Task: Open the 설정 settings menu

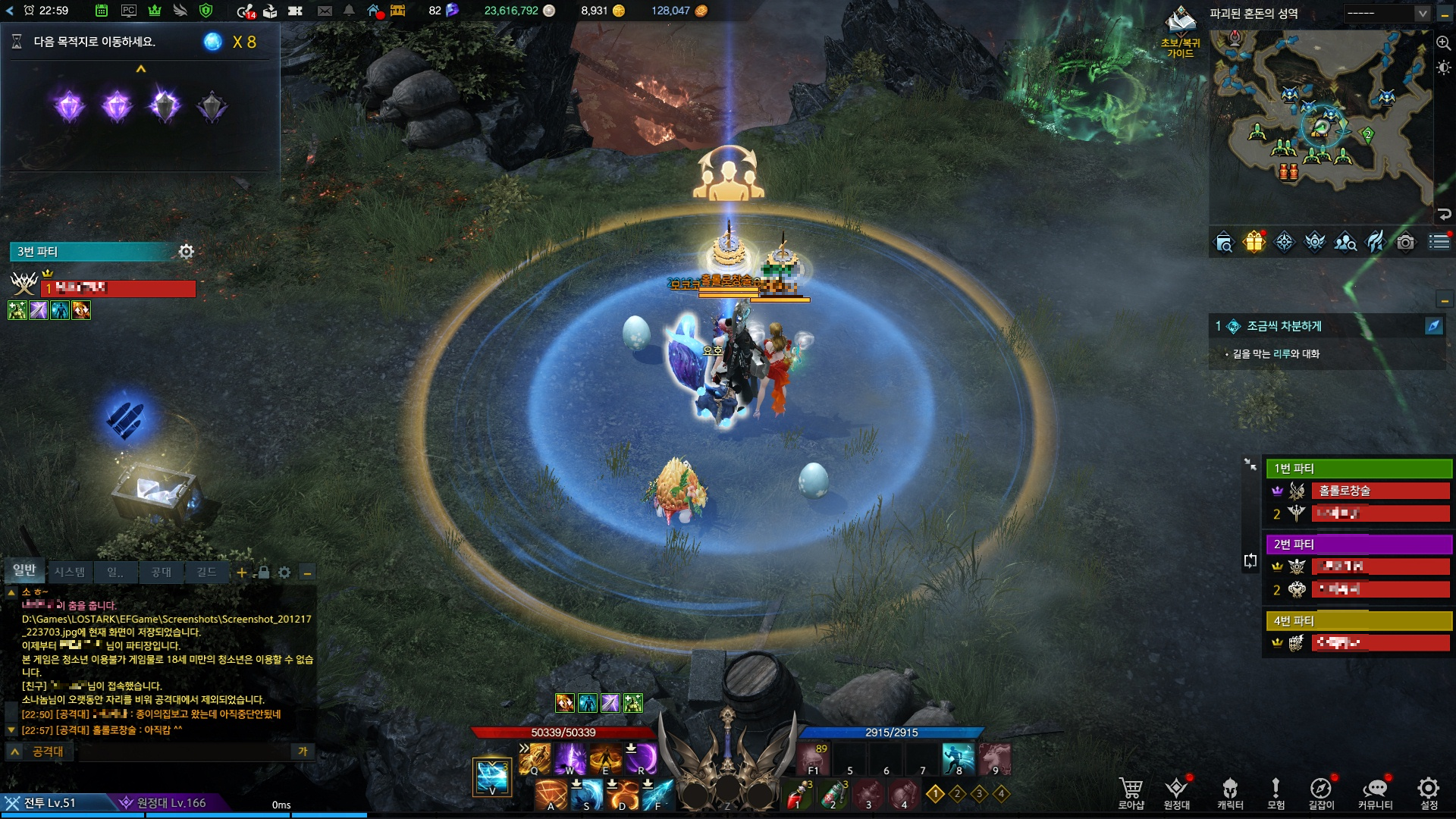Action: (x=1429, y=792)
